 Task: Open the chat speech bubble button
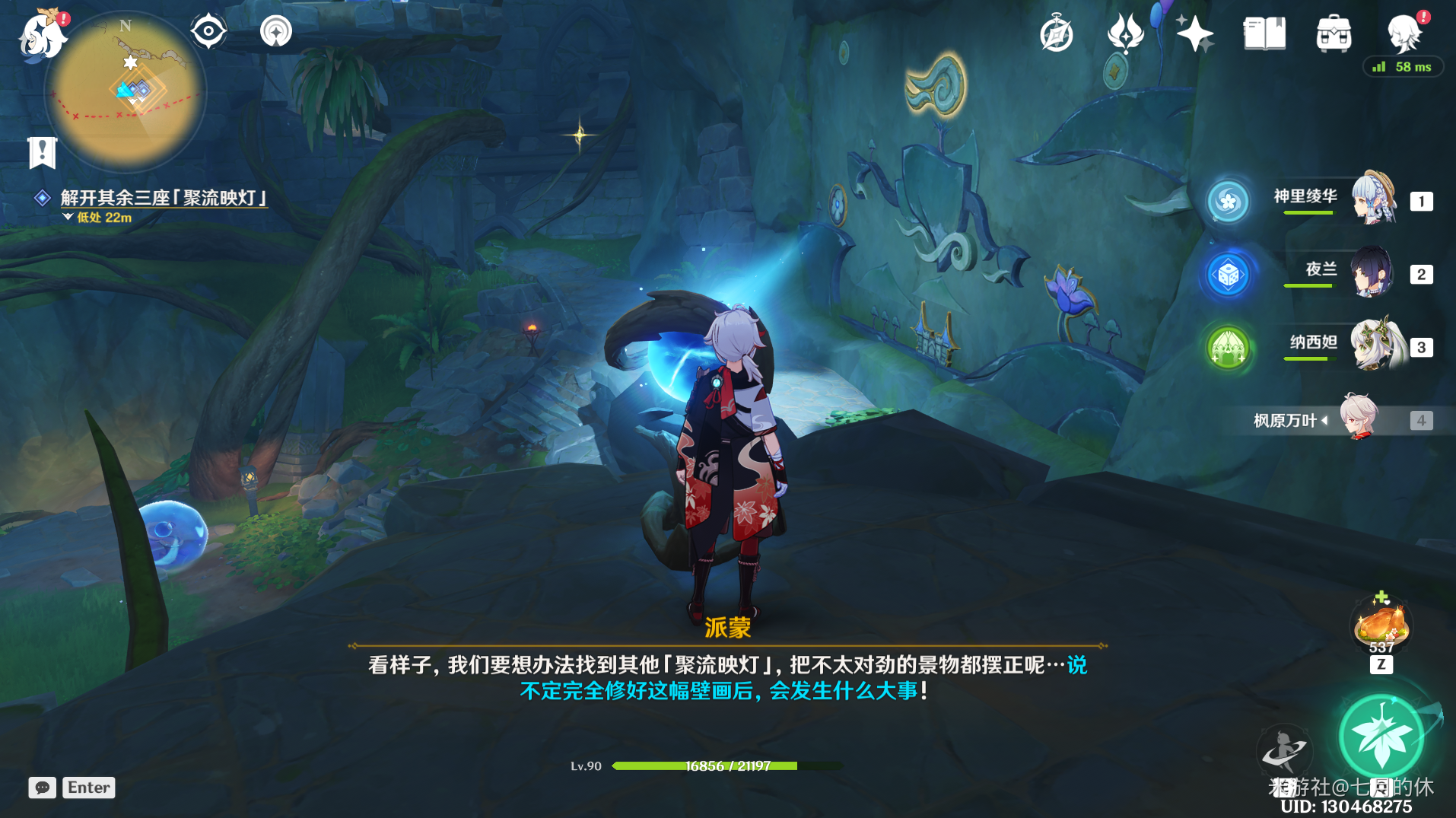[43, 788]
